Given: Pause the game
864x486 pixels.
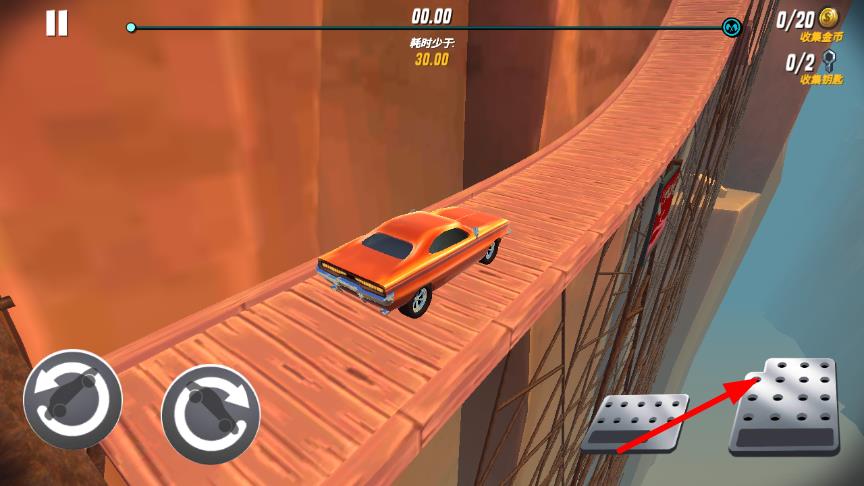Looking at the screenshot, I should click(57, 23).
